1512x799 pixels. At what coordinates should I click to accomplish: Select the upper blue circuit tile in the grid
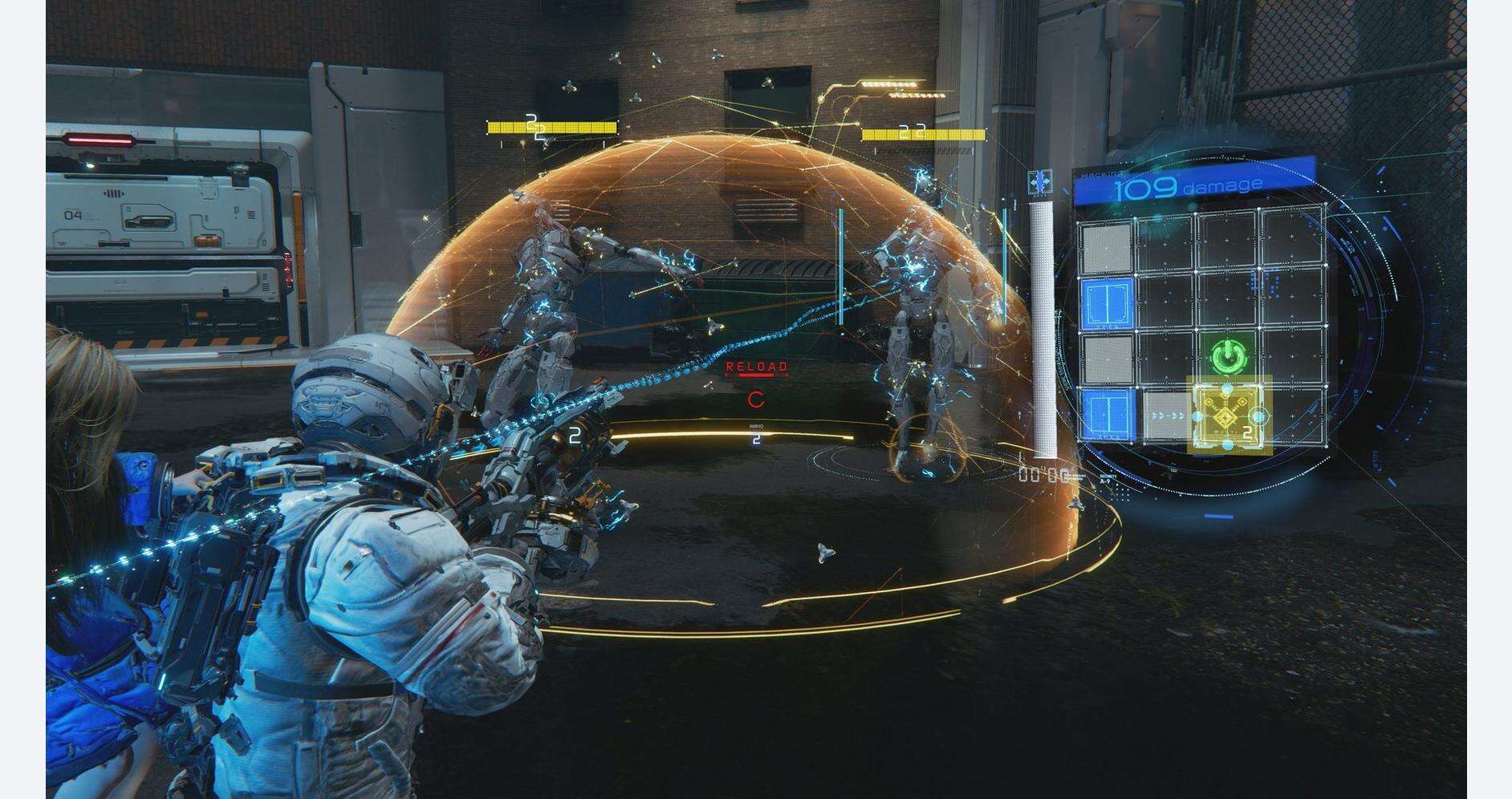tap(1107, 303)
